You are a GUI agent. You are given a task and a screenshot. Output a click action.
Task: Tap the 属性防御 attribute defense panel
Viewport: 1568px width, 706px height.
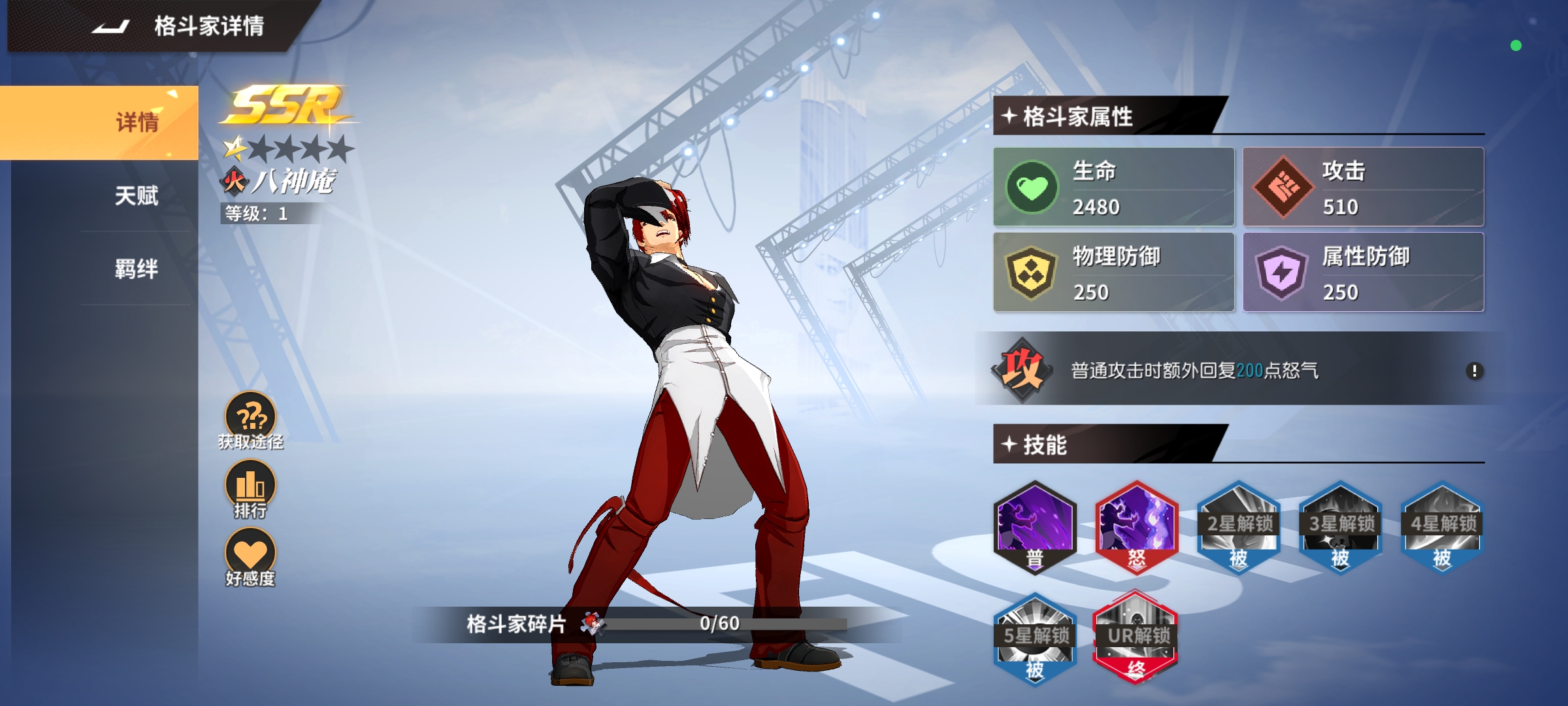[x=1363, y=272]
